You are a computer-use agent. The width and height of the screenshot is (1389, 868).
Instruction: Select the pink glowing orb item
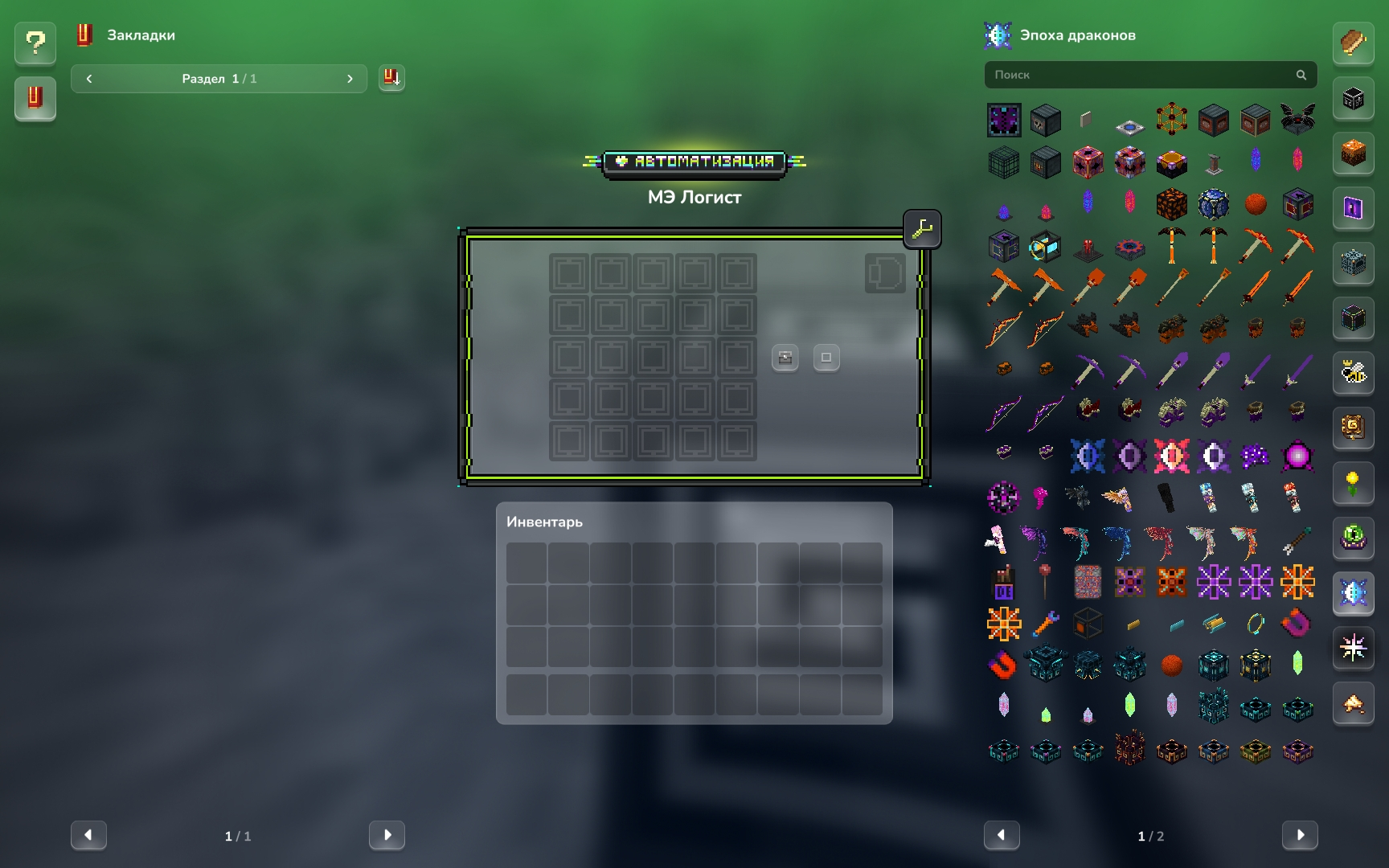[1297, 457]
